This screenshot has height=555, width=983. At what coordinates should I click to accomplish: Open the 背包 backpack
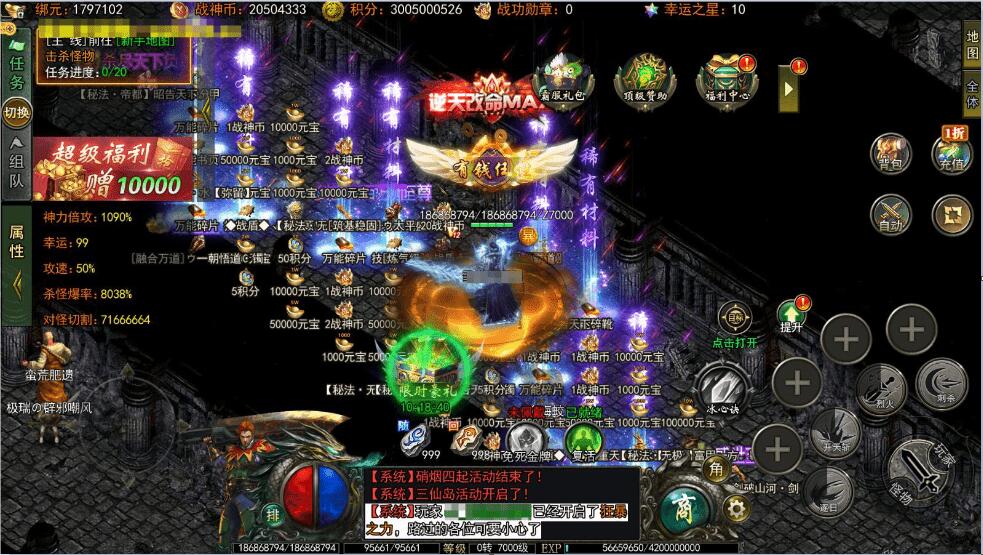(890, 155)
